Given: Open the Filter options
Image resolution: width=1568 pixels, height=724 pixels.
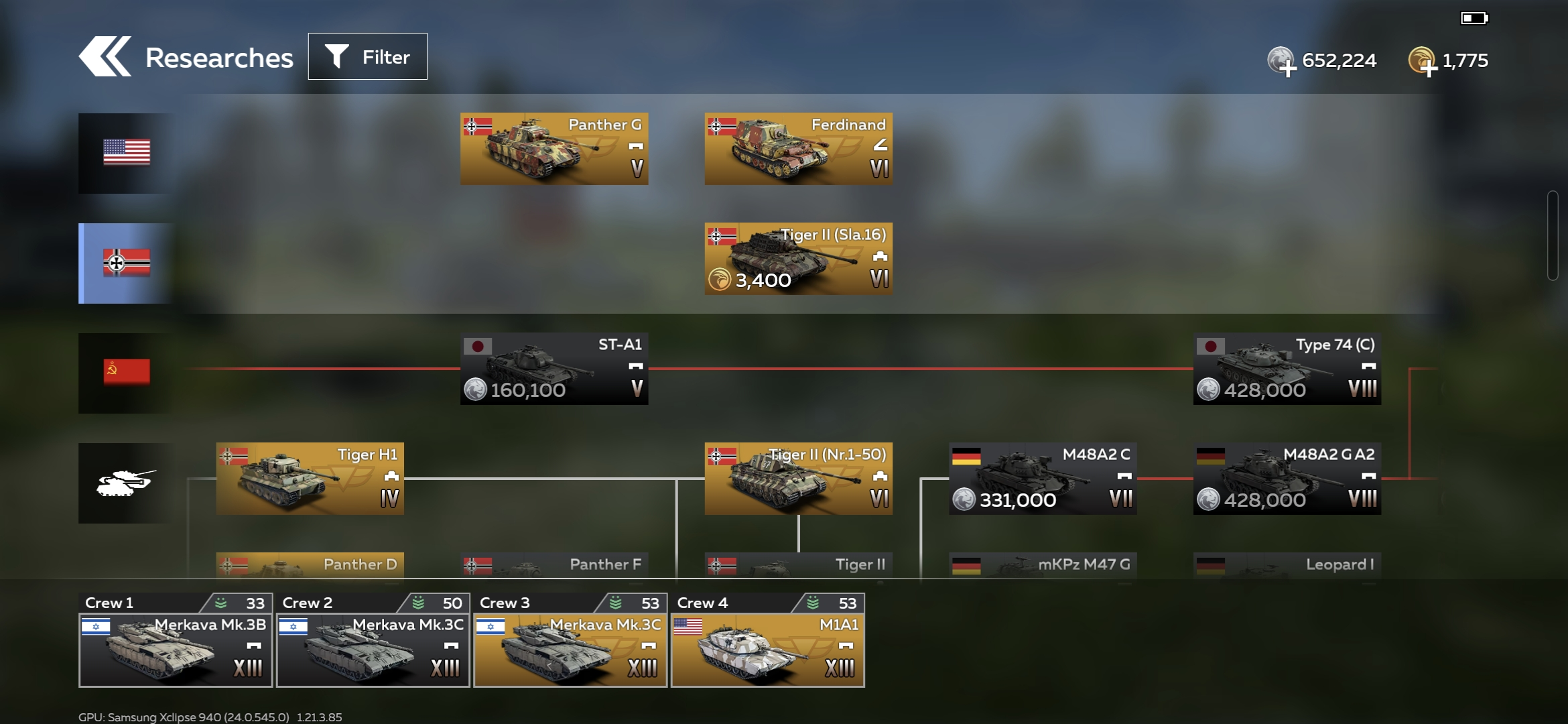Looking at the screenshot, I should [x=367, y=57].
